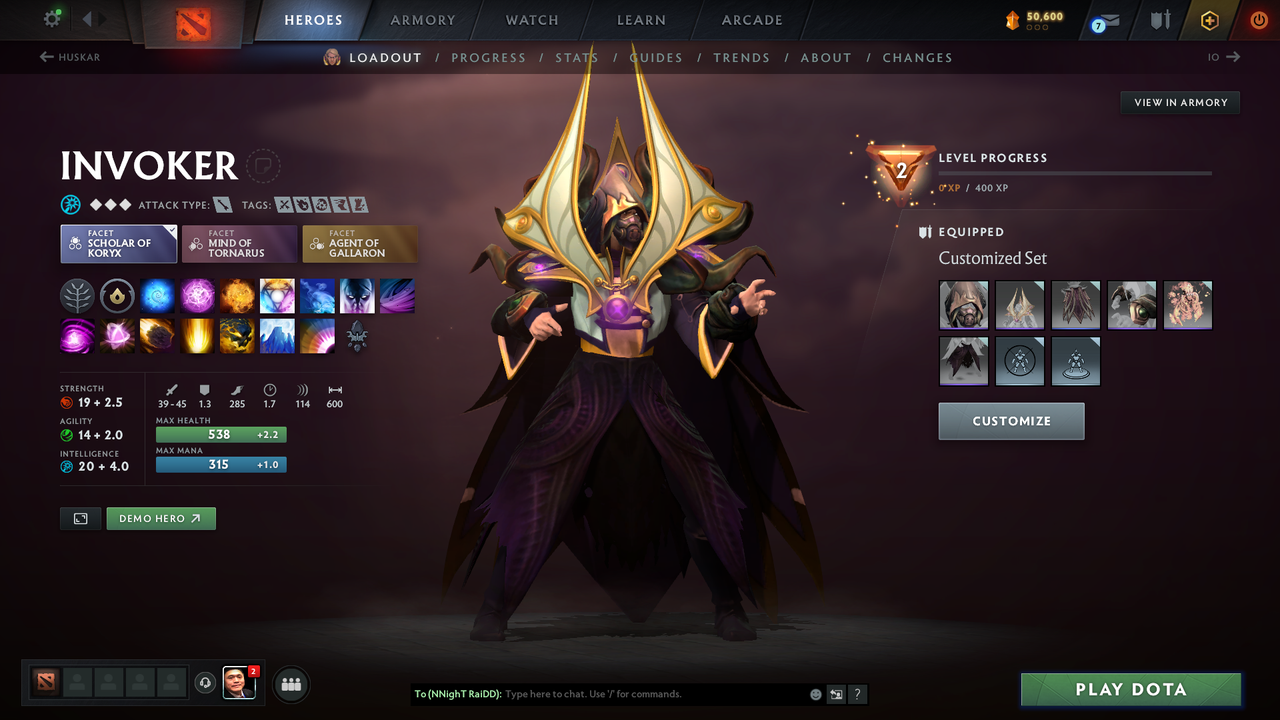Select the Ice Wall ability icon
Image resolution: width=1280 pixels, height=720 pixels.
point(277,335)
